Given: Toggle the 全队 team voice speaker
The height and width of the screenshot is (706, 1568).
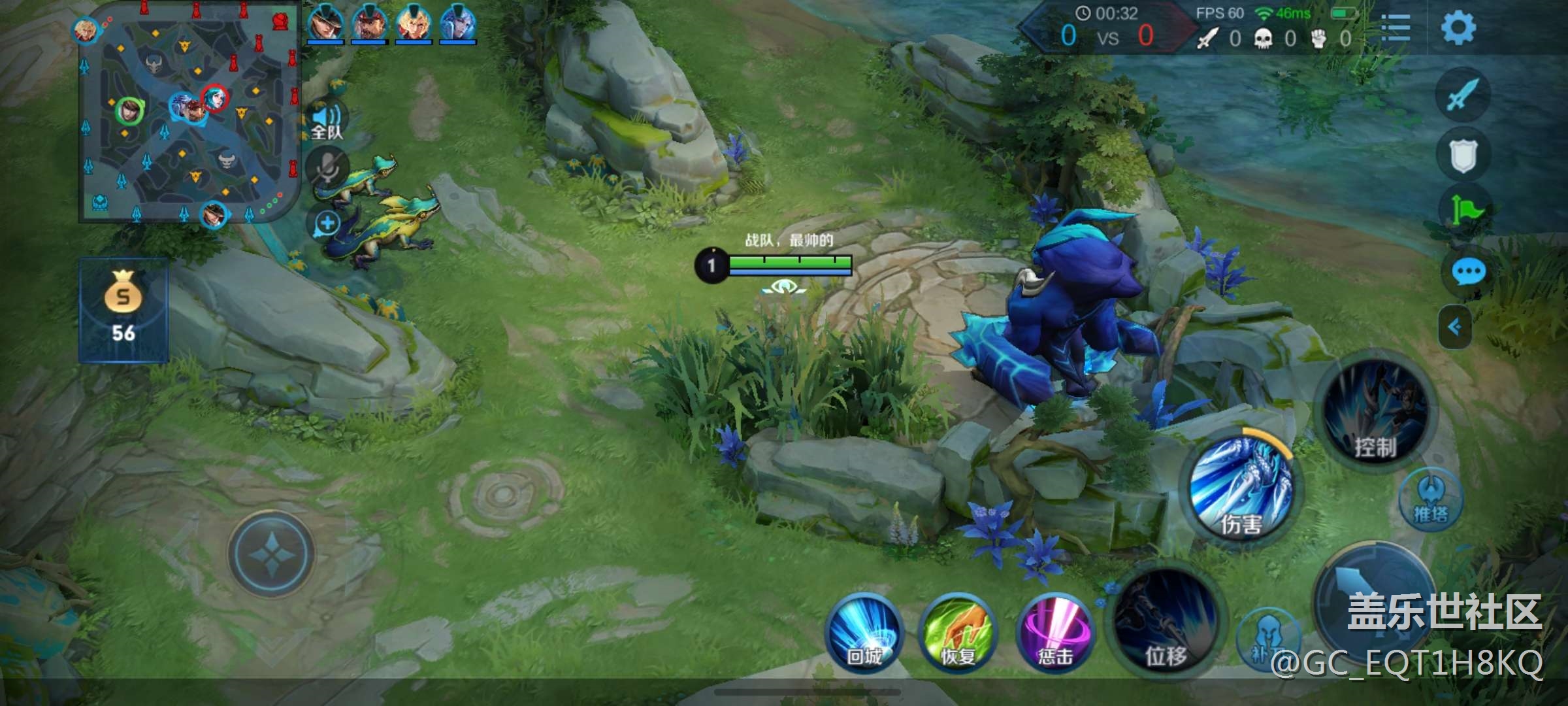Looking at the screenshot, I should (327, 121).
